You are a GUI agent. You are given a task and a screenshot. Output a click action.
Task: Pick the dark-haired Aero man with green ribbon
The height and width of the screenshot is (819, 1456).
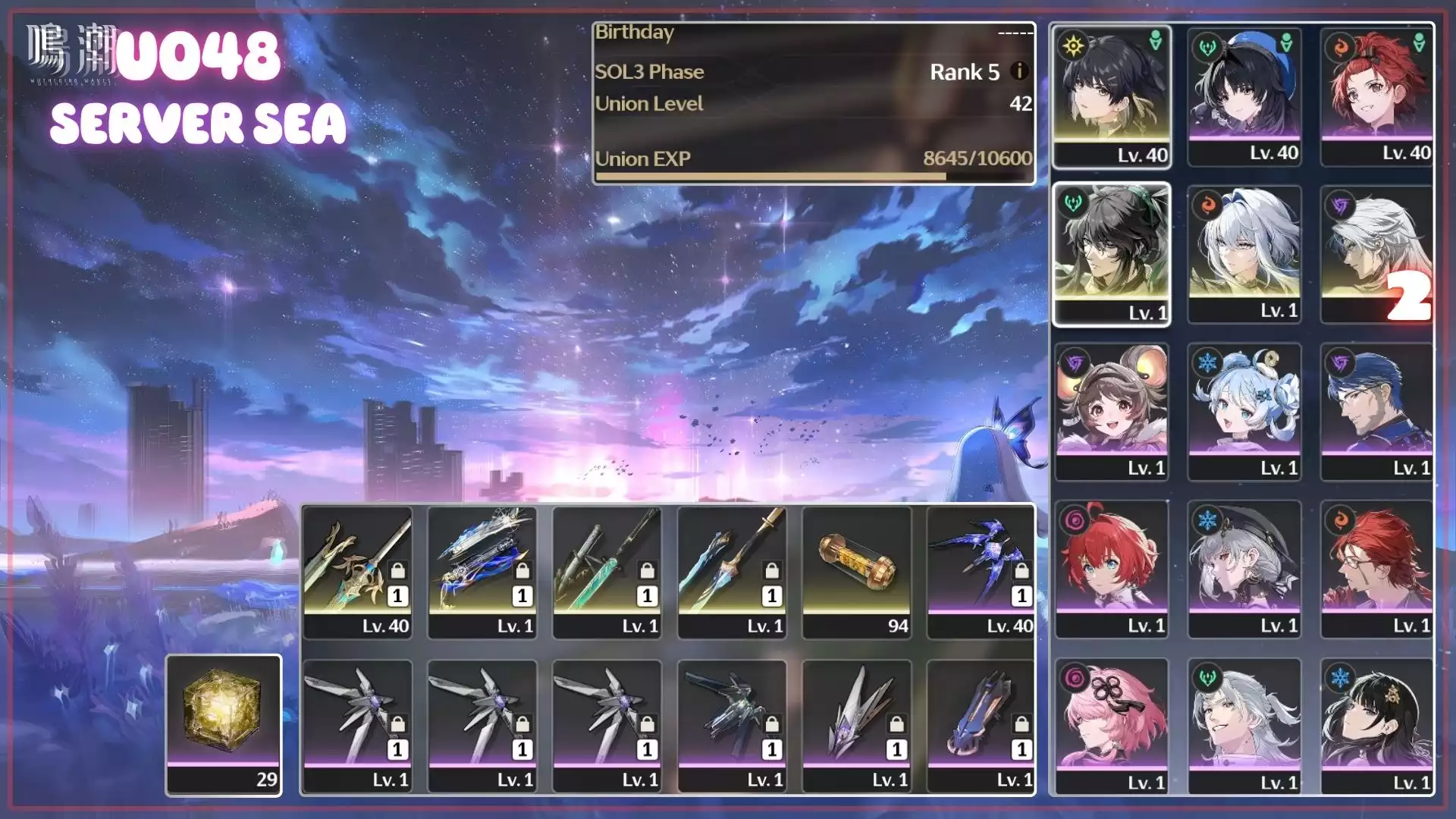pos(1112,253)
